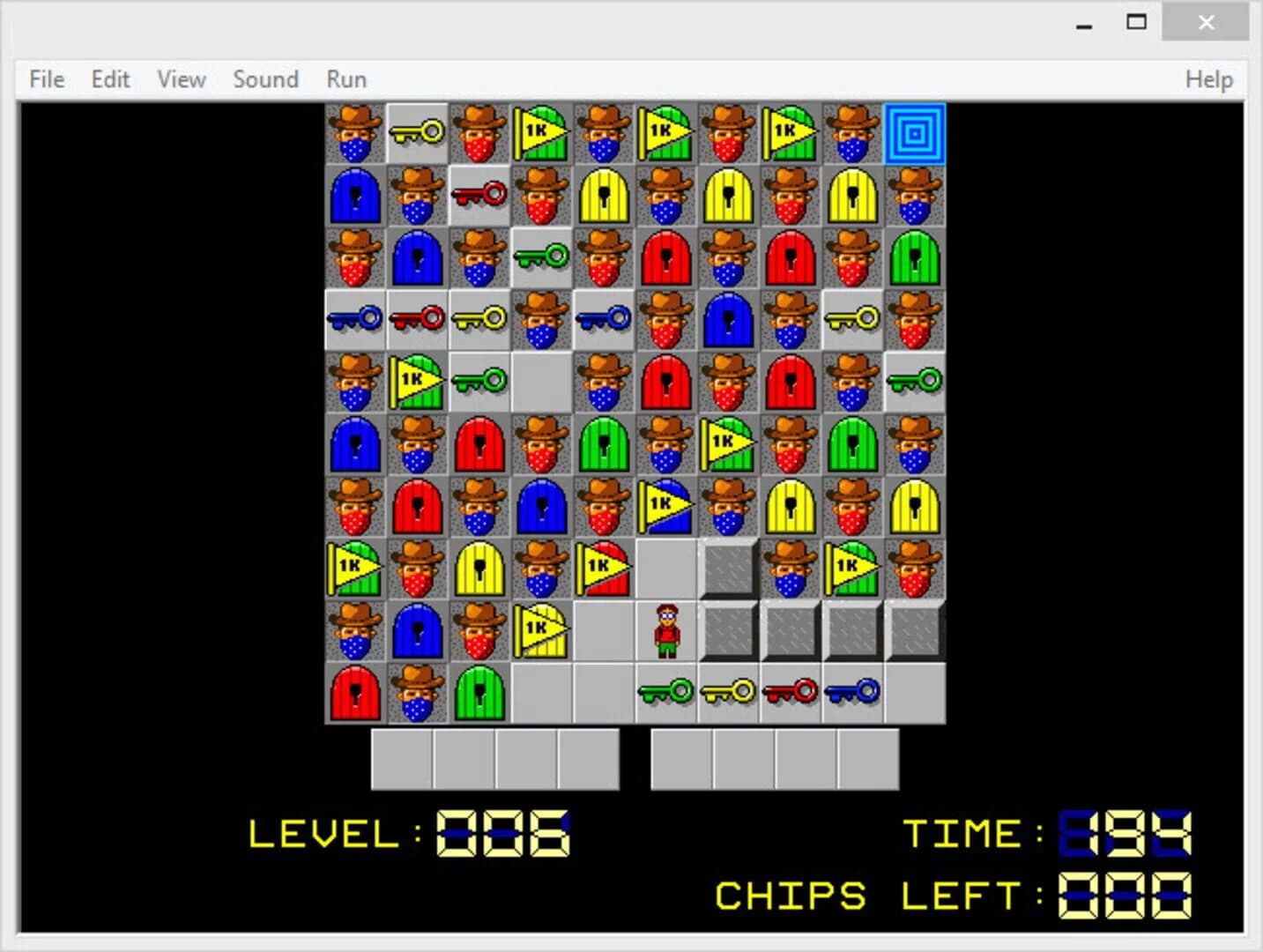The height and width of the screenshot is (952, 1263).
Task: Click the red key near the top left
Action: [479, 196]
